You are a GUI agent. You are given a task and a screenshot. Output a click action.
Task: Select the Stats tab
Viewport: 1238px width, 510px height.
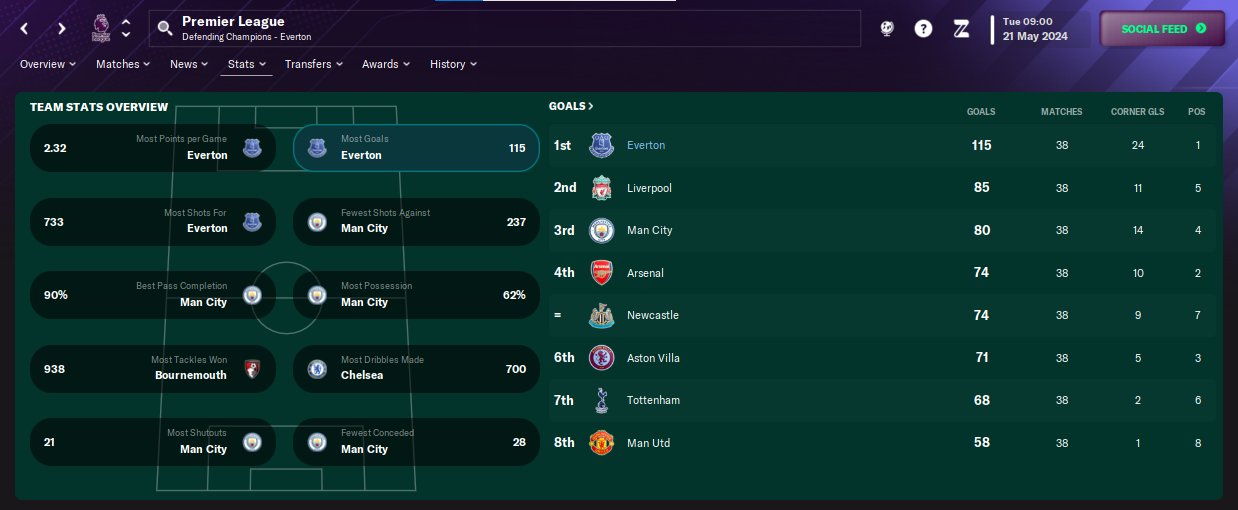pos(246,64)
